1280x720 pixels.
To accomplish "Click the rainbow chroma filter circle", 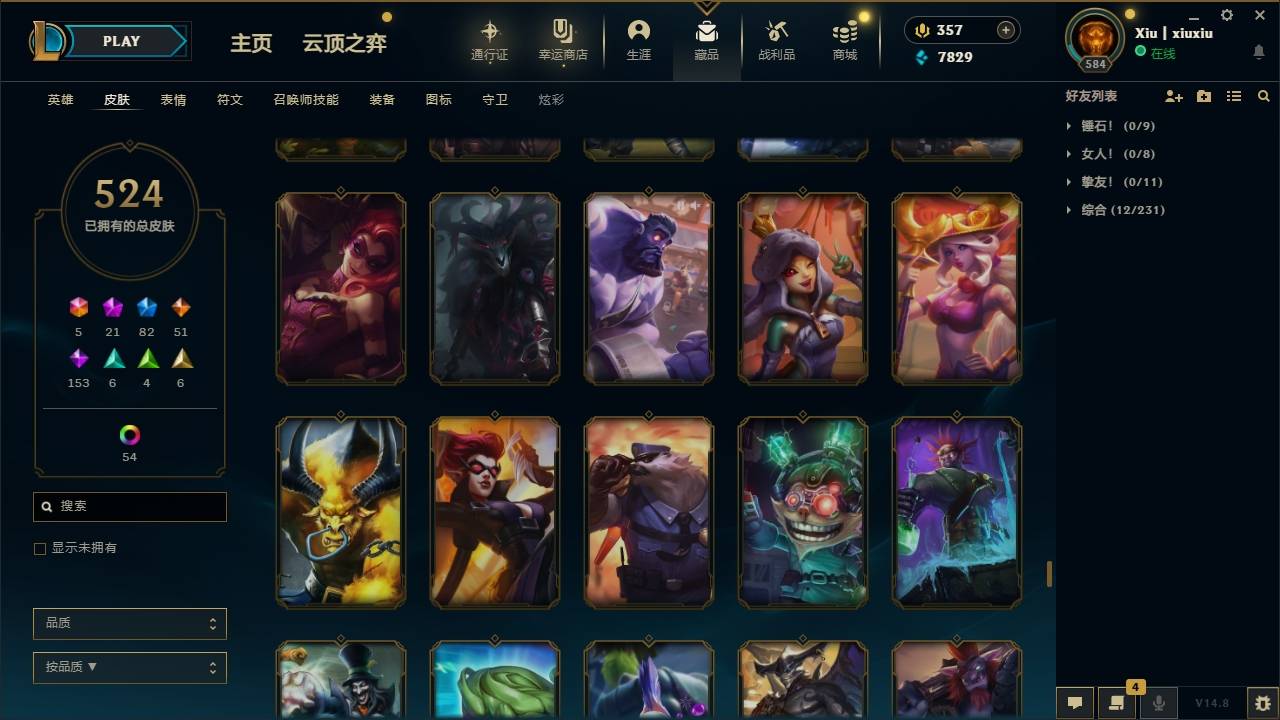I will coord(129,435).
